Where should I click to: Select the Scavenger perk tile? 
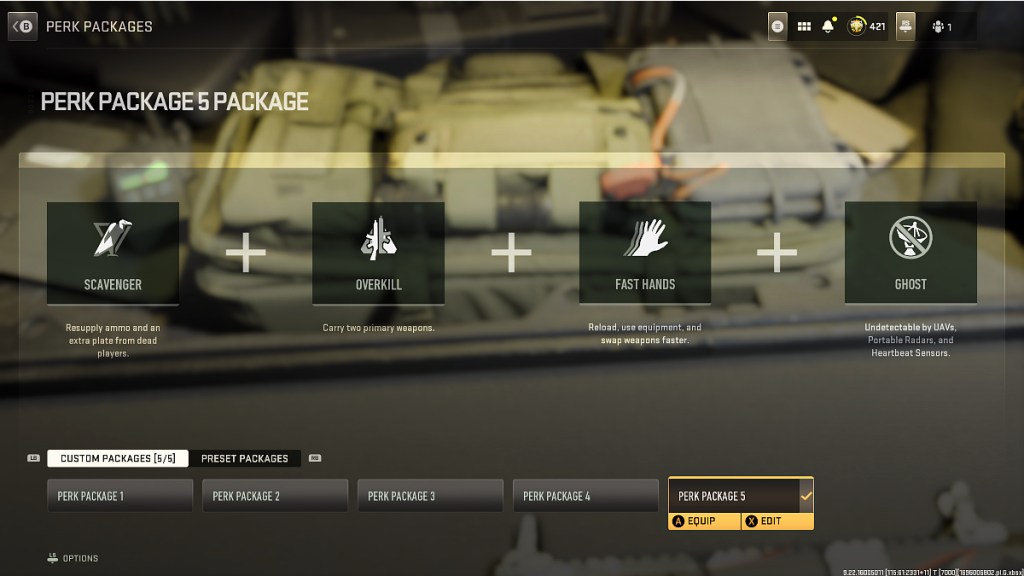(x=113, y=253)
